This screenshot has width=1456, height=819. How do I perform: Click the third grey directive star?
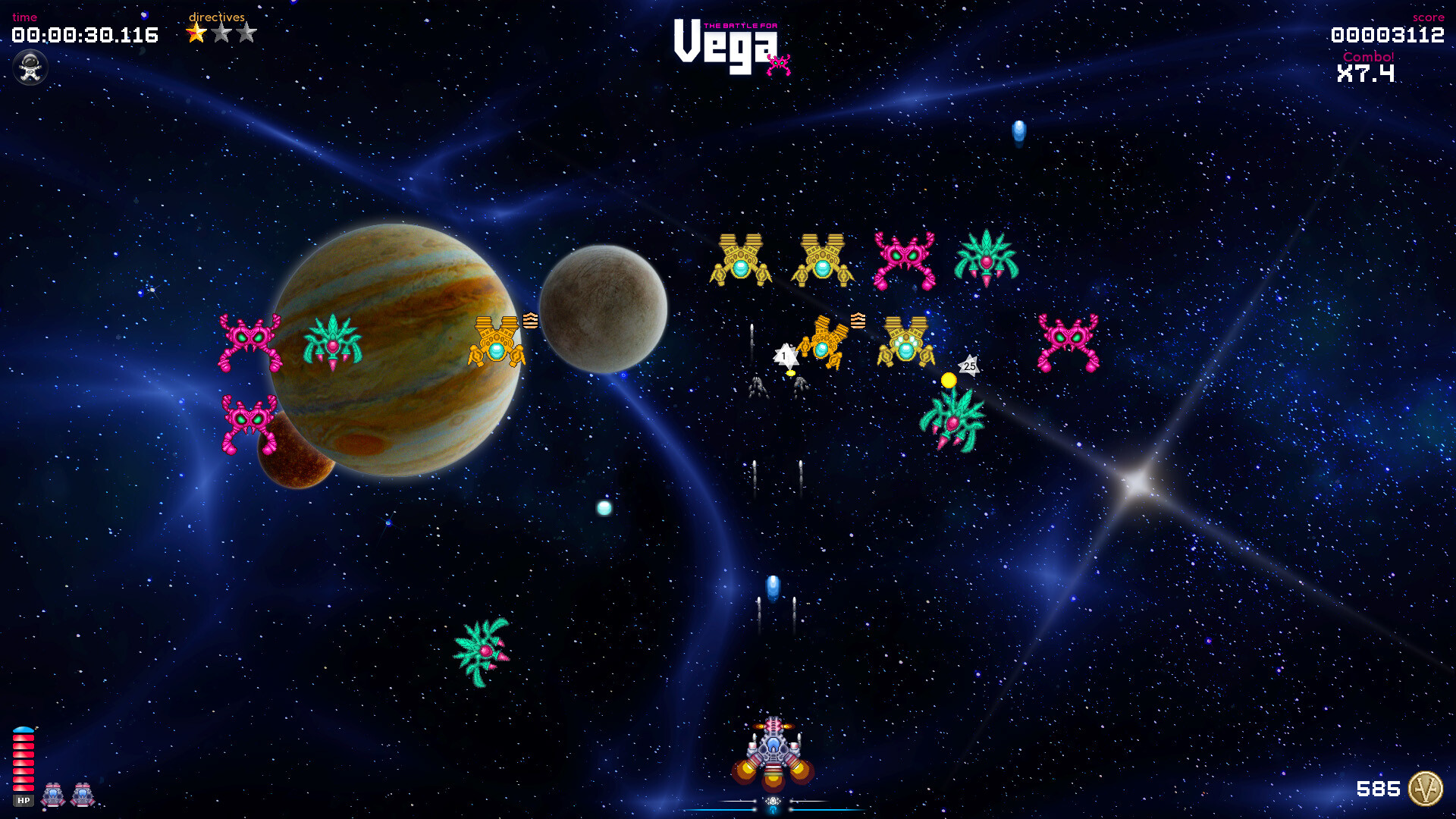(246, 33)
